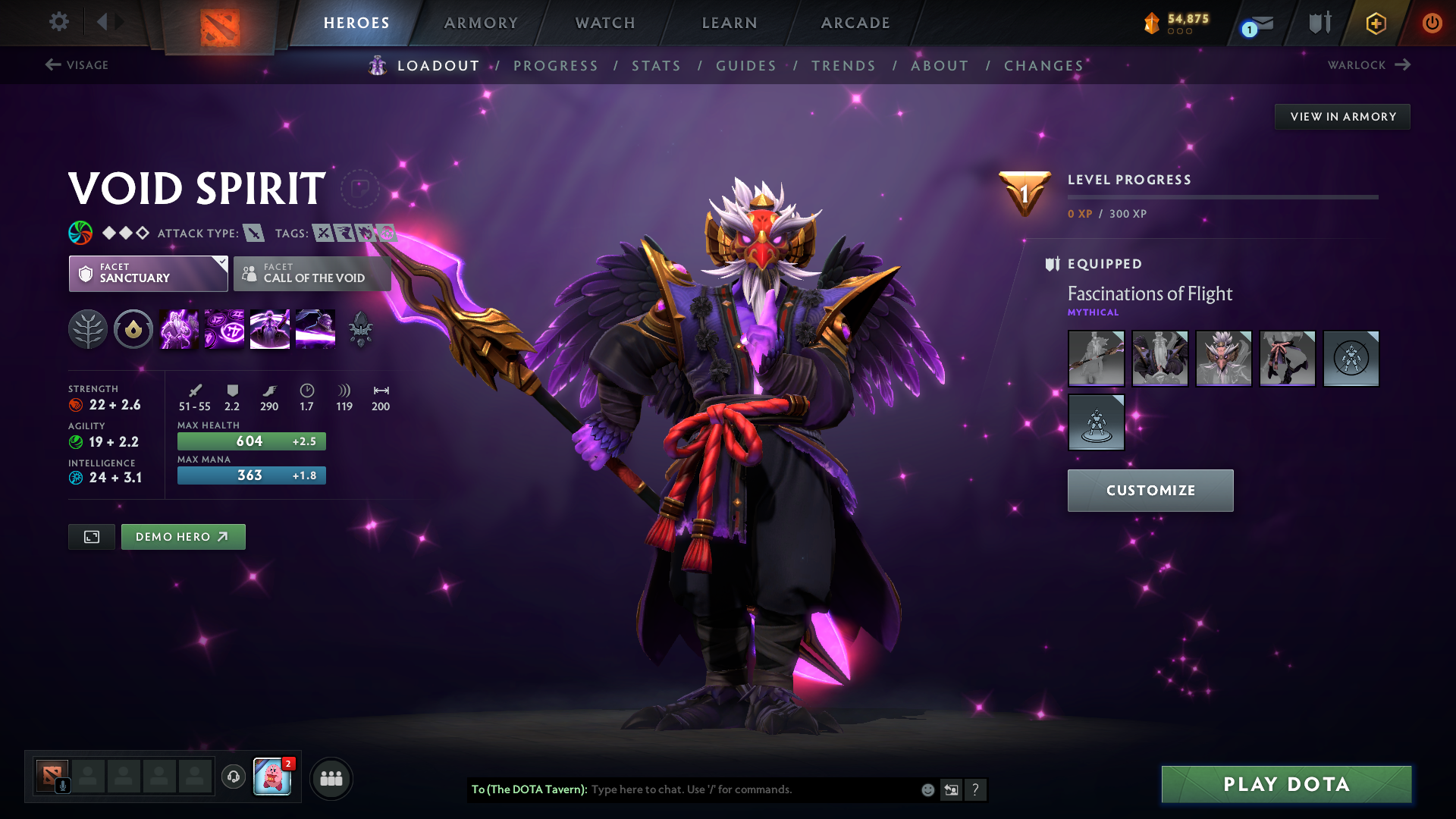Click the DEMO HERO button
Viewport: 1456px width, 819px height.
pyautogui.click(x=183, y=536)
